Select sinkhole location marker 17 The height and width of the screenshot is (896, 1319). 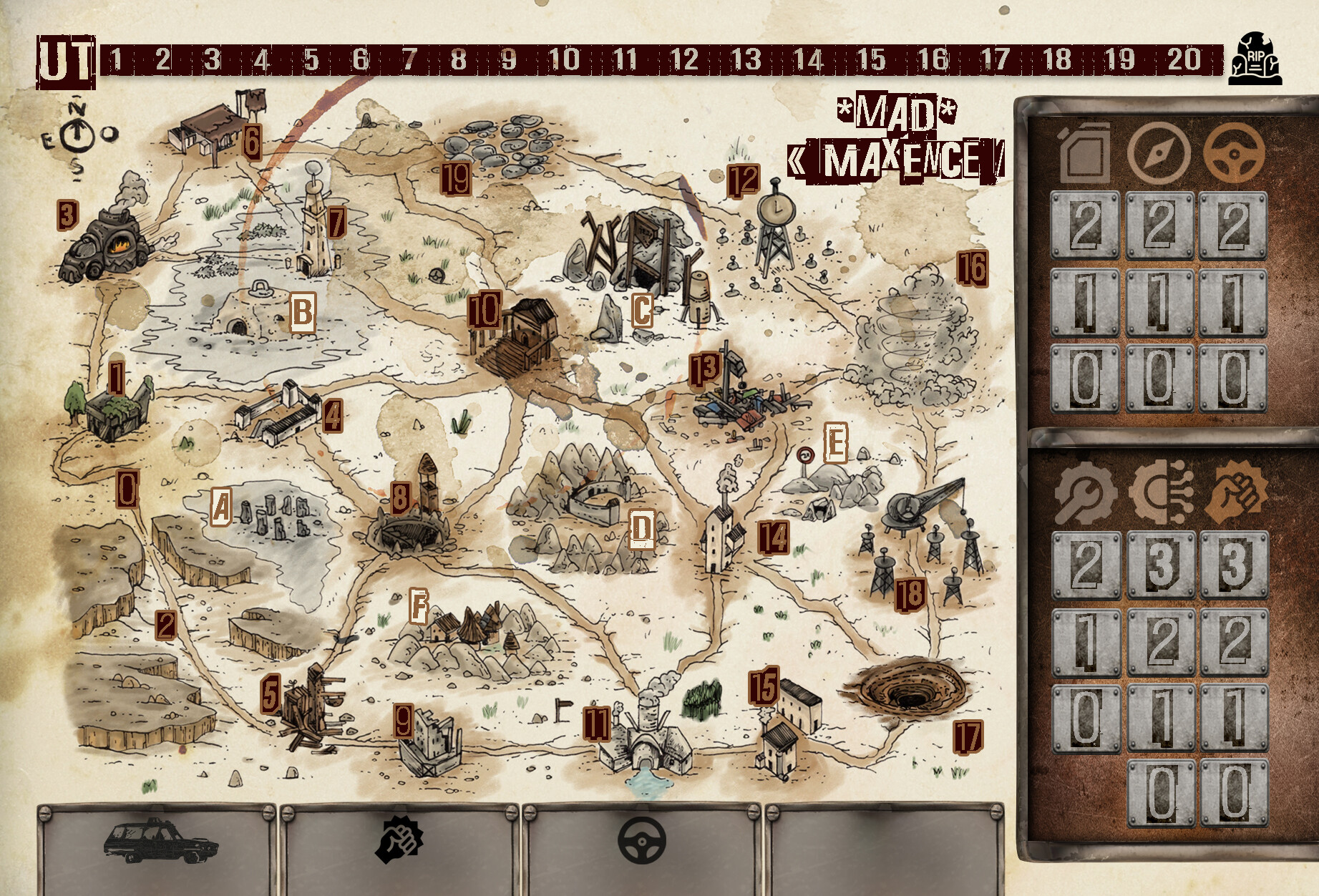coord(968,736)
